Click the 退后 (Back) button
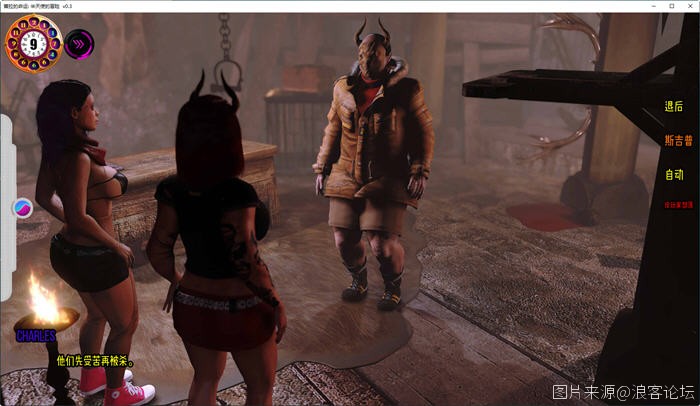 pyautogui.click(x=673, y=107)
